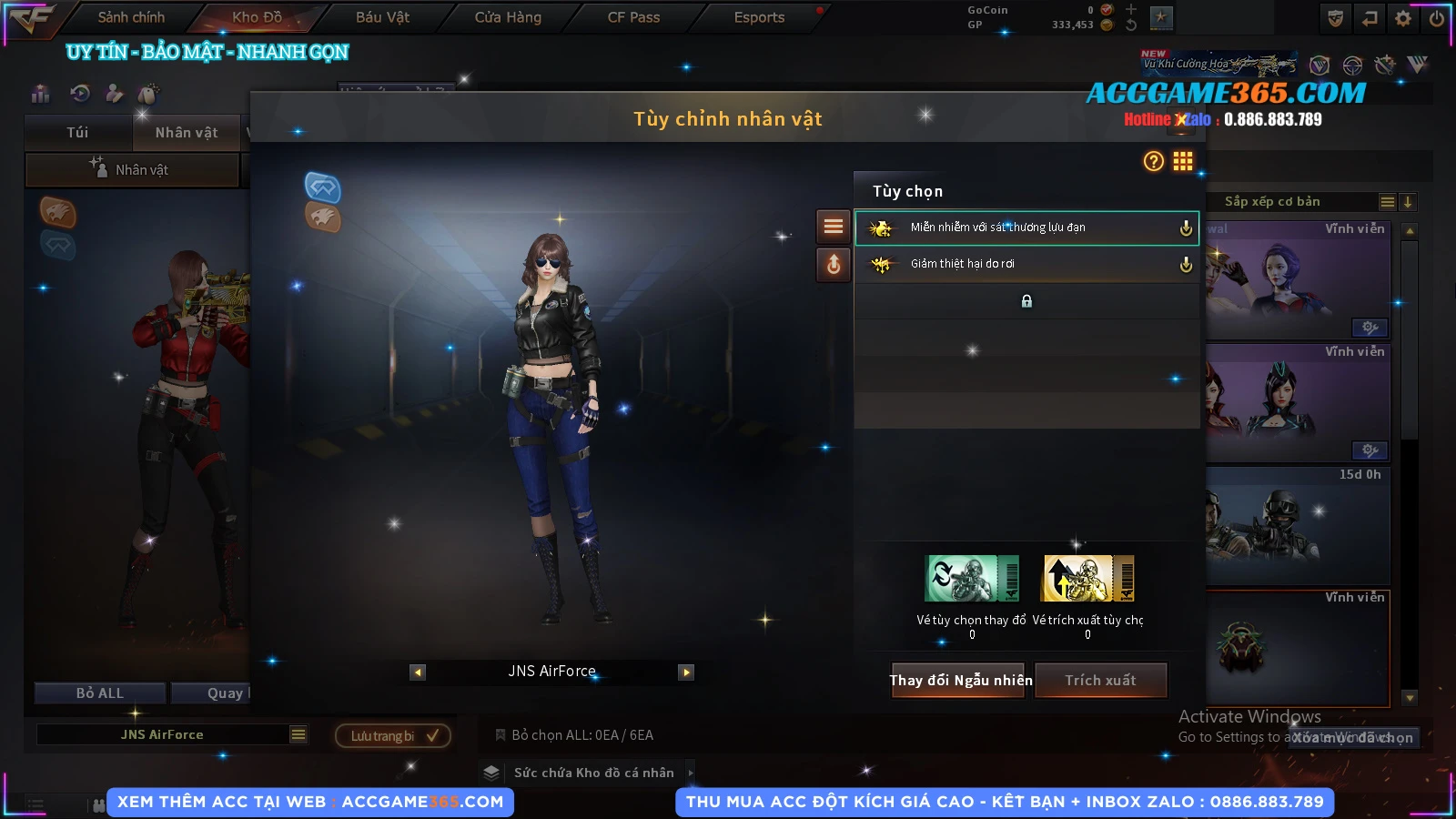This screenshot has height=819, width=1456.
Task: Save loadout with Lưu trang bị
Action: tap(393, 735)
